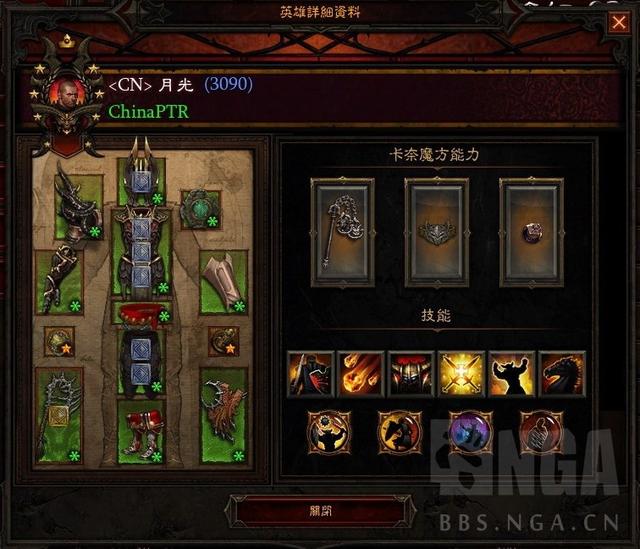The width and height of the screenshot is (640, 549).
Task: Close the window using the X button
Action: click(617, 22)
